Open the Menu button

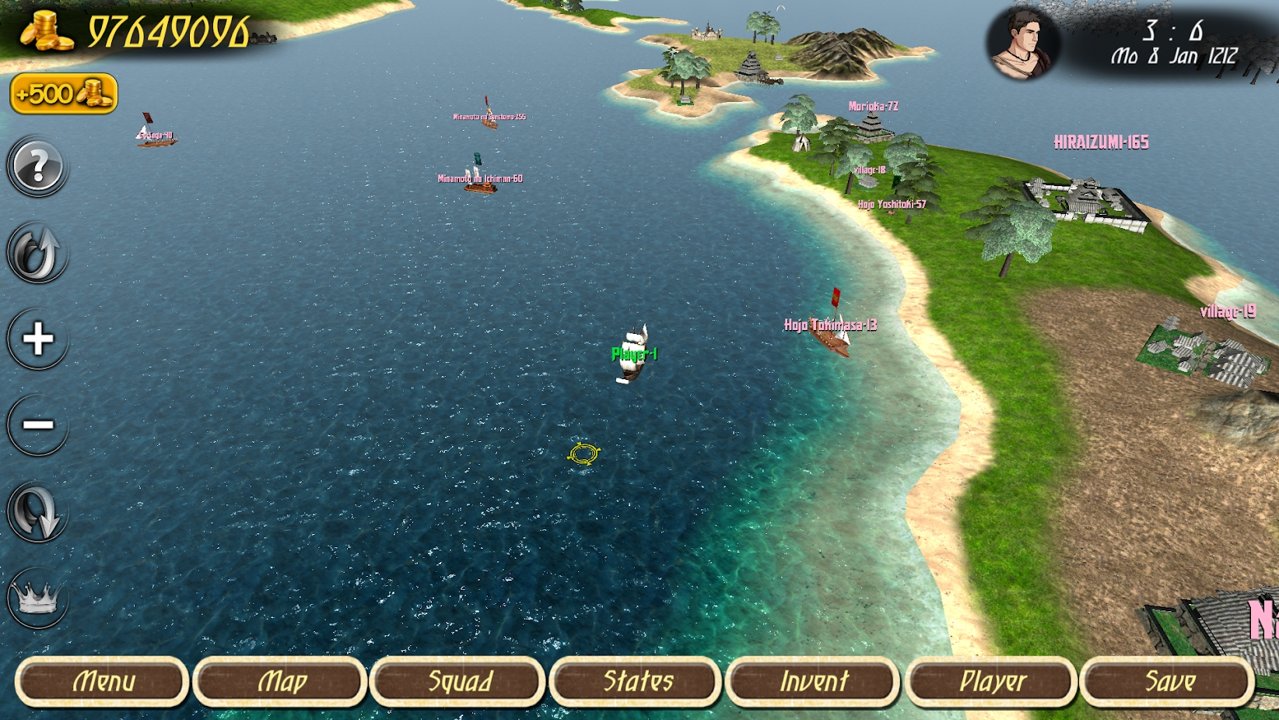click(104, 682)
